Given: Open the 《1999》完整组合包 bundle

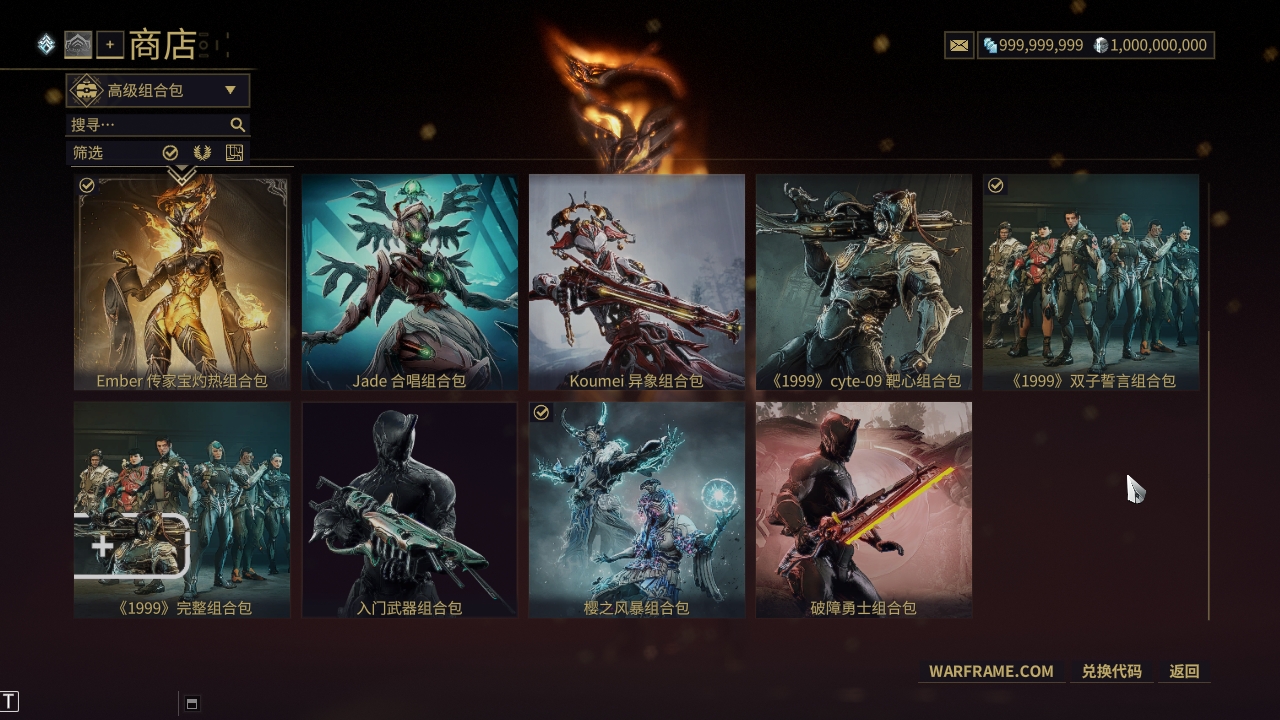Looking at the screenshot, I should click(182, 509).
